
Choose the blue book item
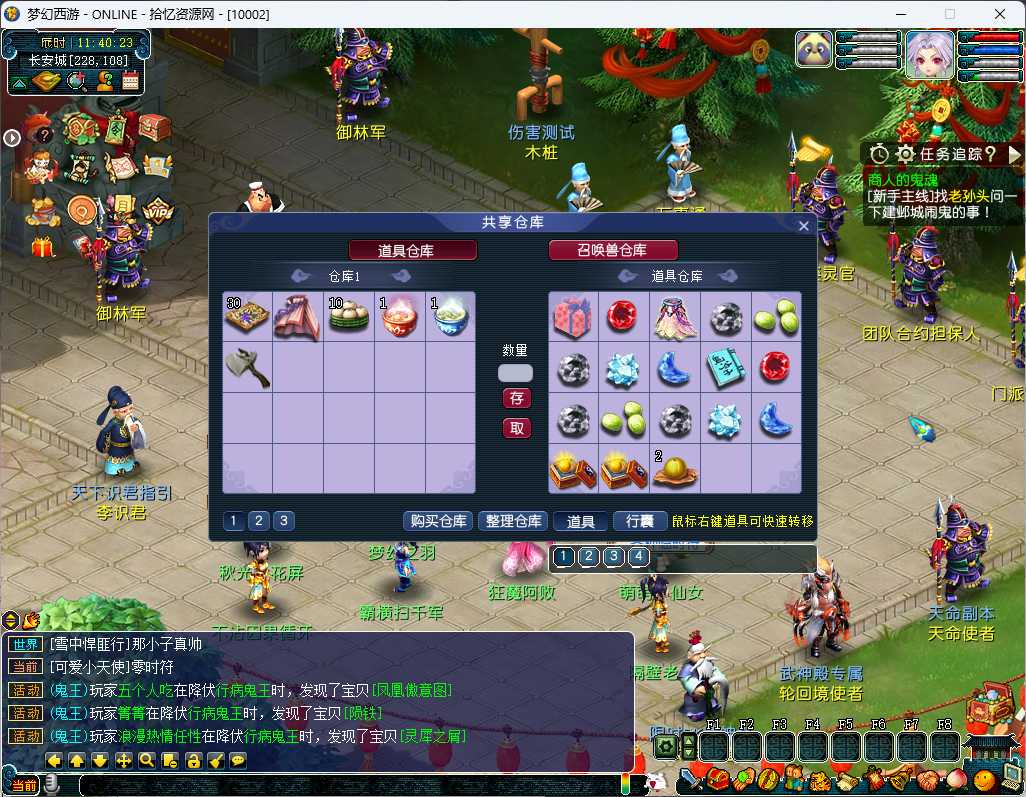[x=725, y=367]
